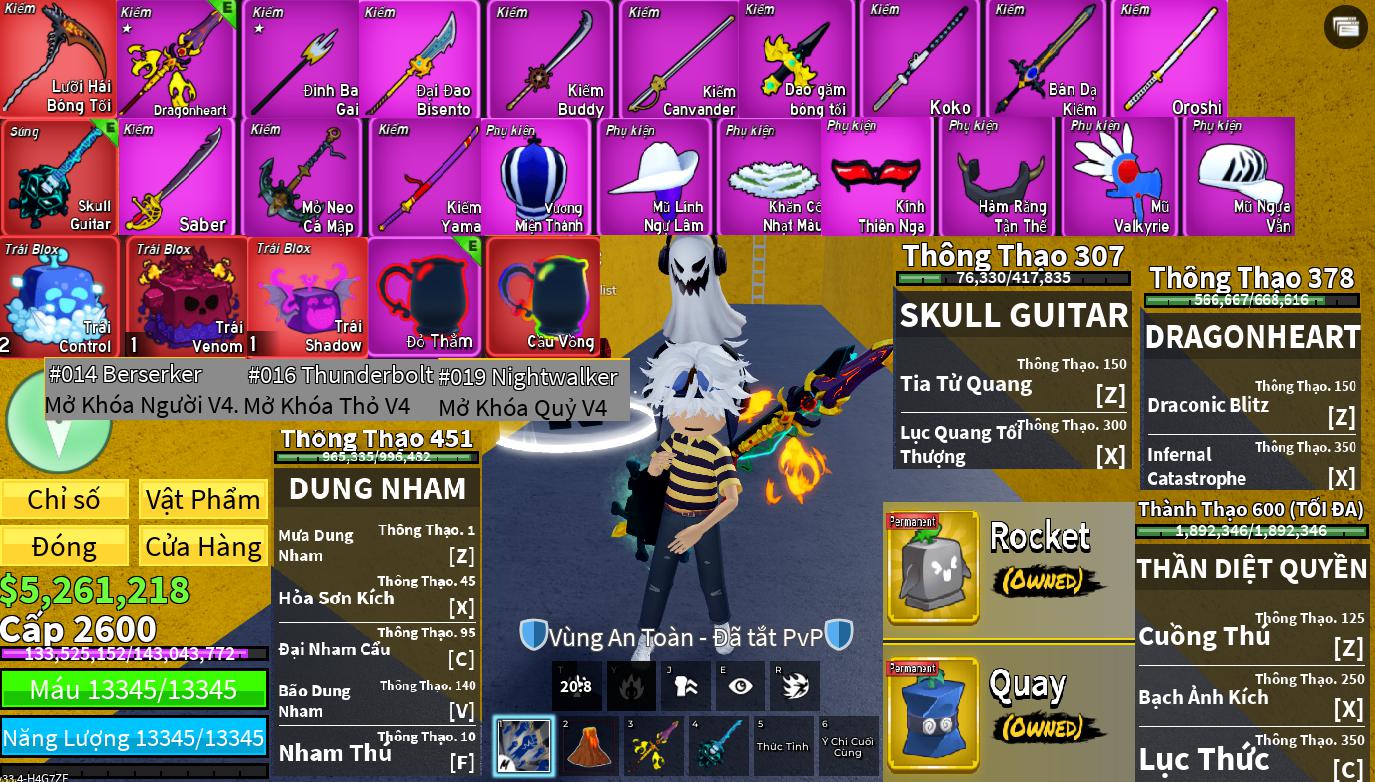Select the Kiếm Yama sword
The height and width of the screenshot is (782, 1375).
click(425, 178)
